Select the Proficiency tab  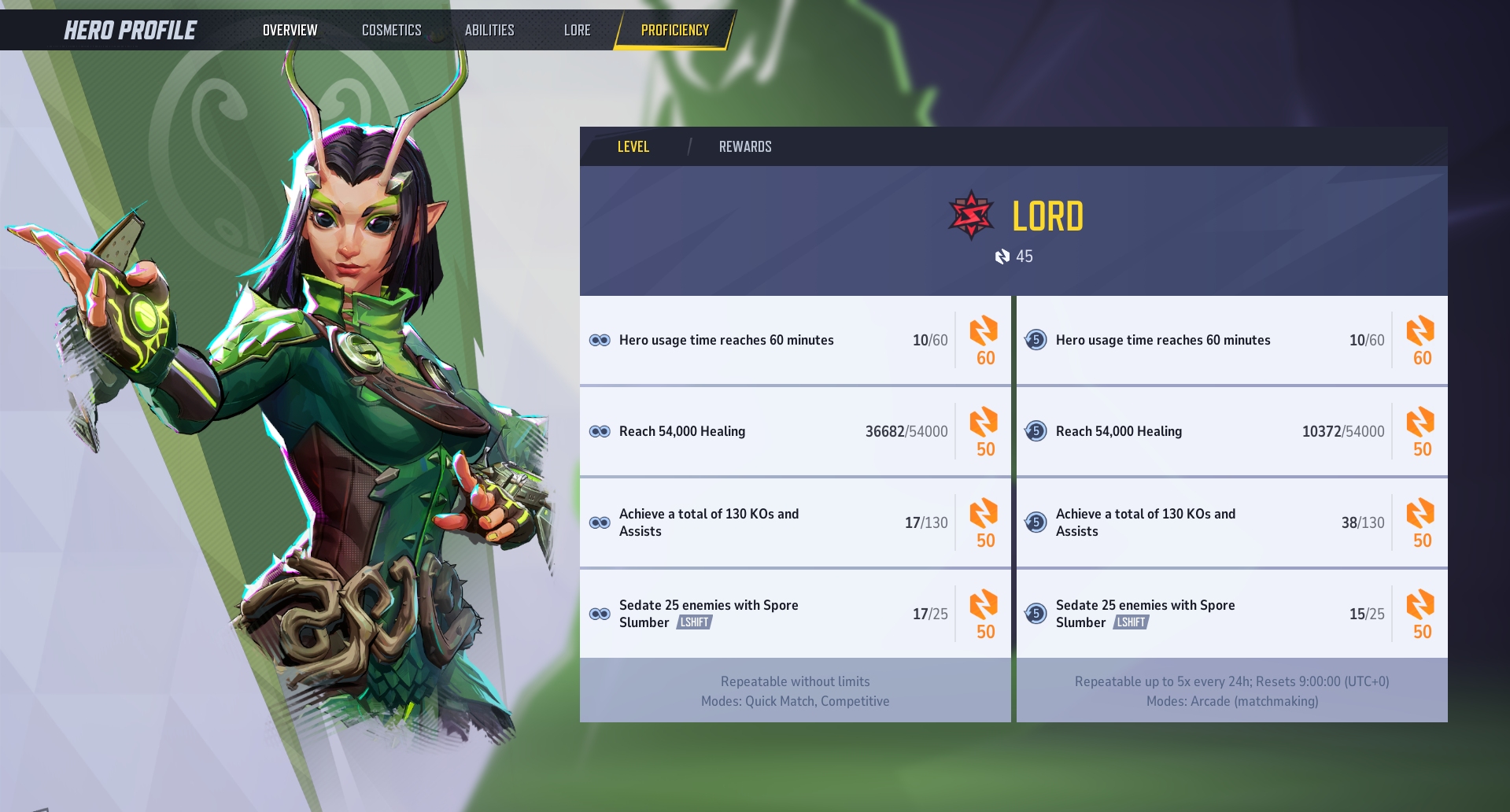(x=674, y=30)
